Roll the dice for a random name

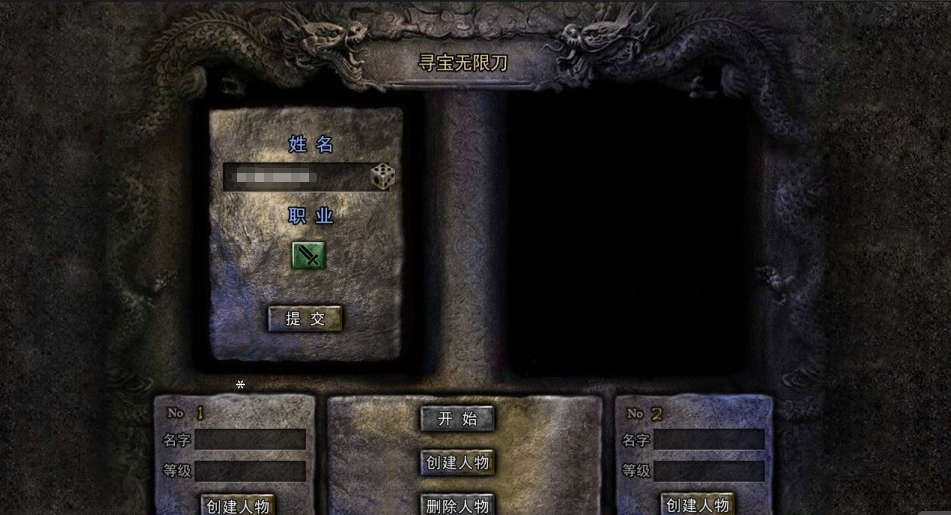tap(383, 177)
